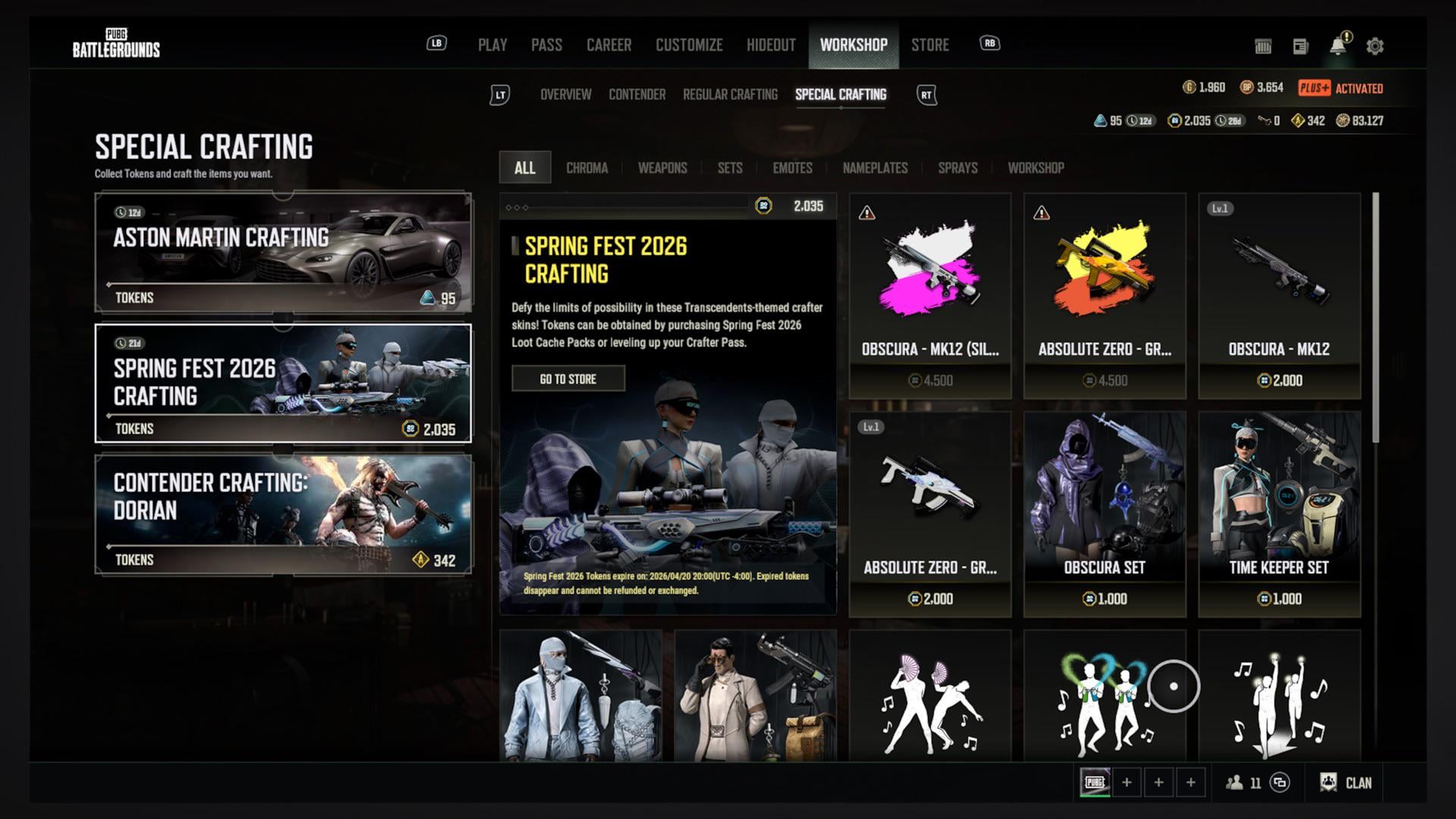Select the Time Keeper Set item
The height and width of the screenshot is (819, 1456).
pos(1279,513)
